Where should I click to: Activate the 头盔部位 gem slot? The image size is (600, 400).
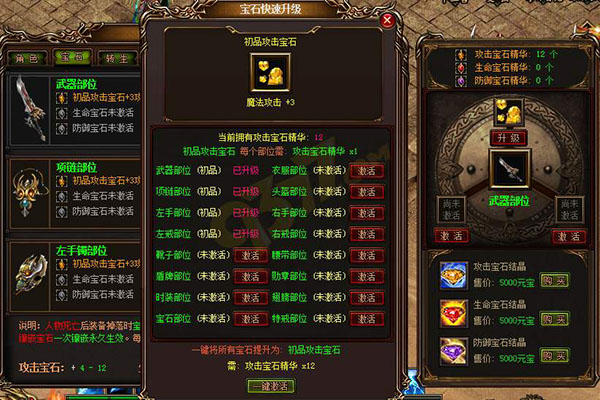[x=366, y=192]
